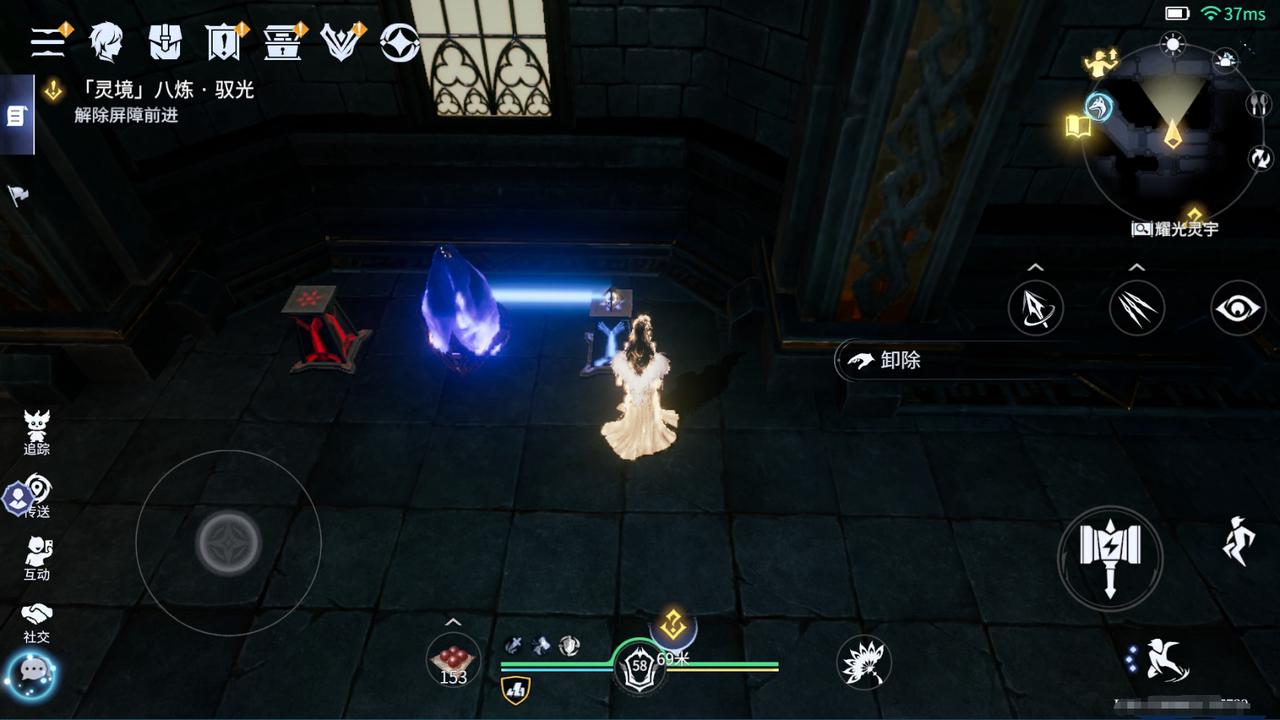Open the character profile icon
The width and height of the screenshot is (1280, 720).
point(105,42)
